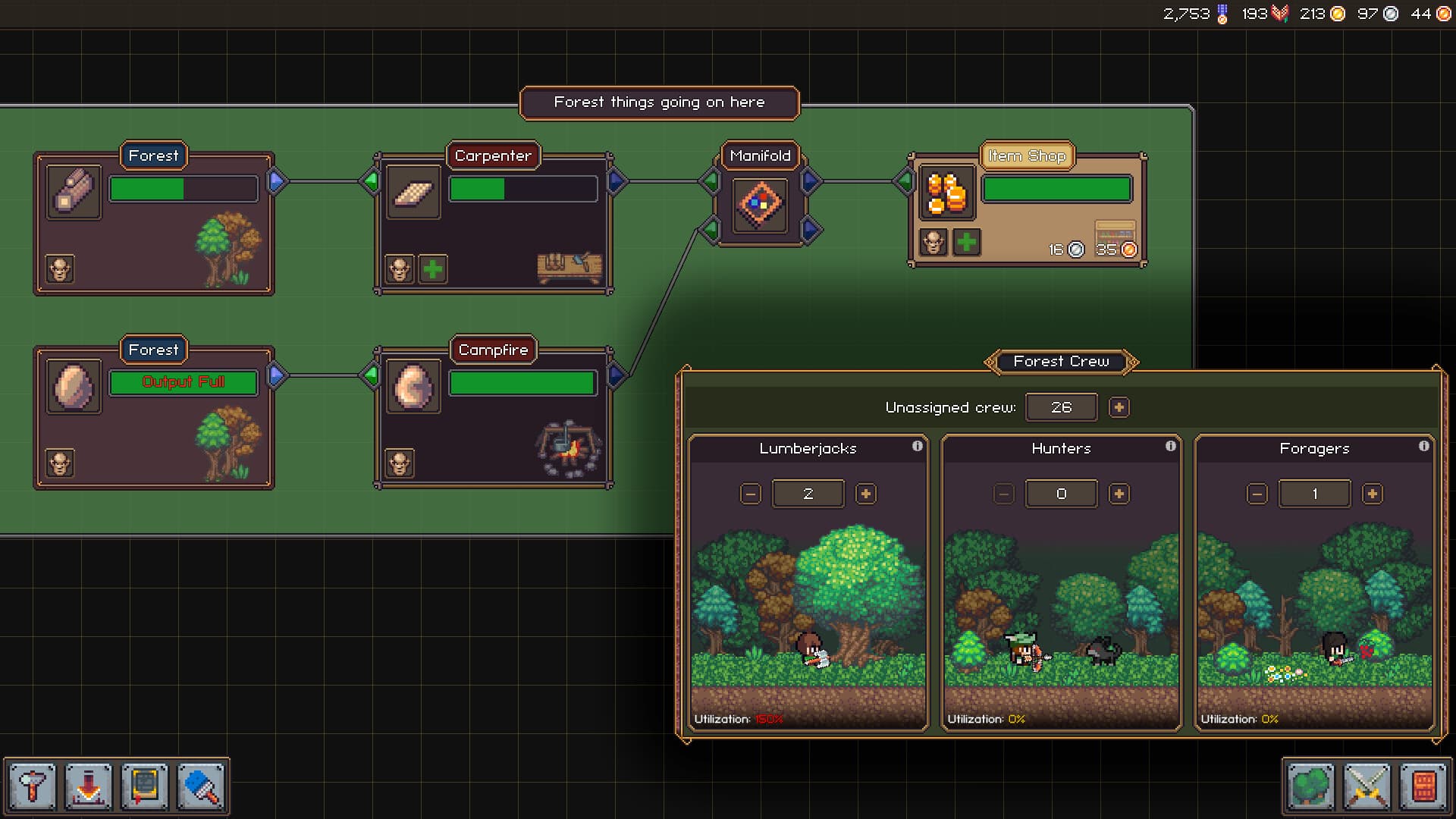1456x819 pixels.
Task: Open the Lumberjacks info tooltip
Action: [918, 447]
